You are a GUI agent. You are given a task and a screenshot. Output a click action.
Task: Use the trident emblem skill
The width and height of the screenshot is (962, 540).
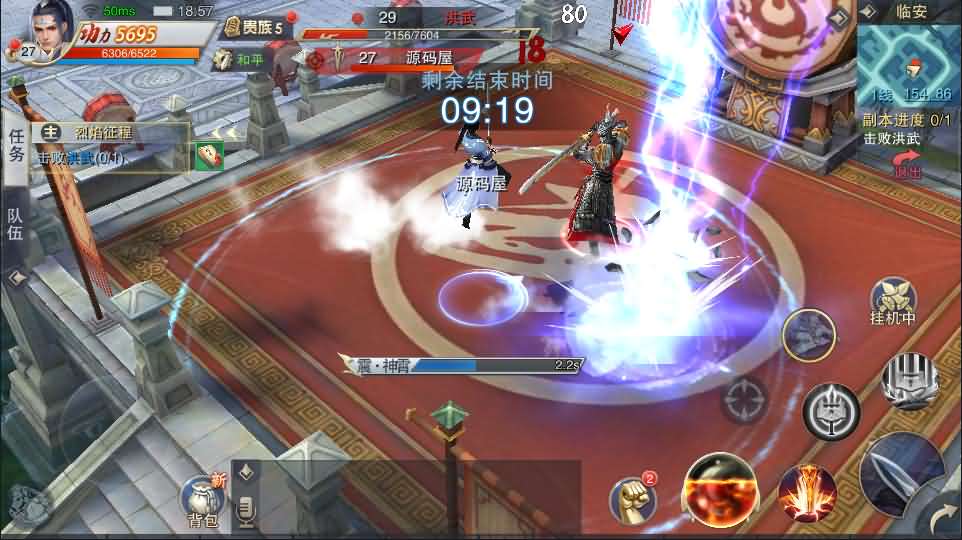831,411
